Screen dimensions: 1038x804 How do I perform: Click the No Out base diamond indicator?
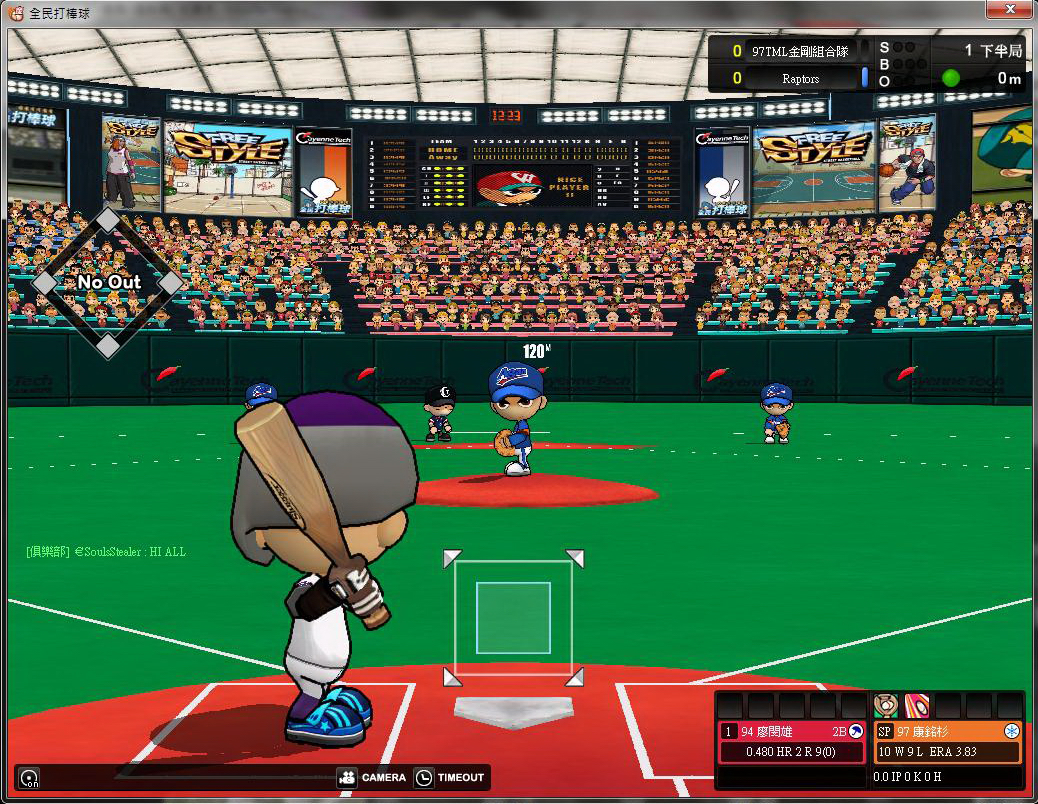108,283
